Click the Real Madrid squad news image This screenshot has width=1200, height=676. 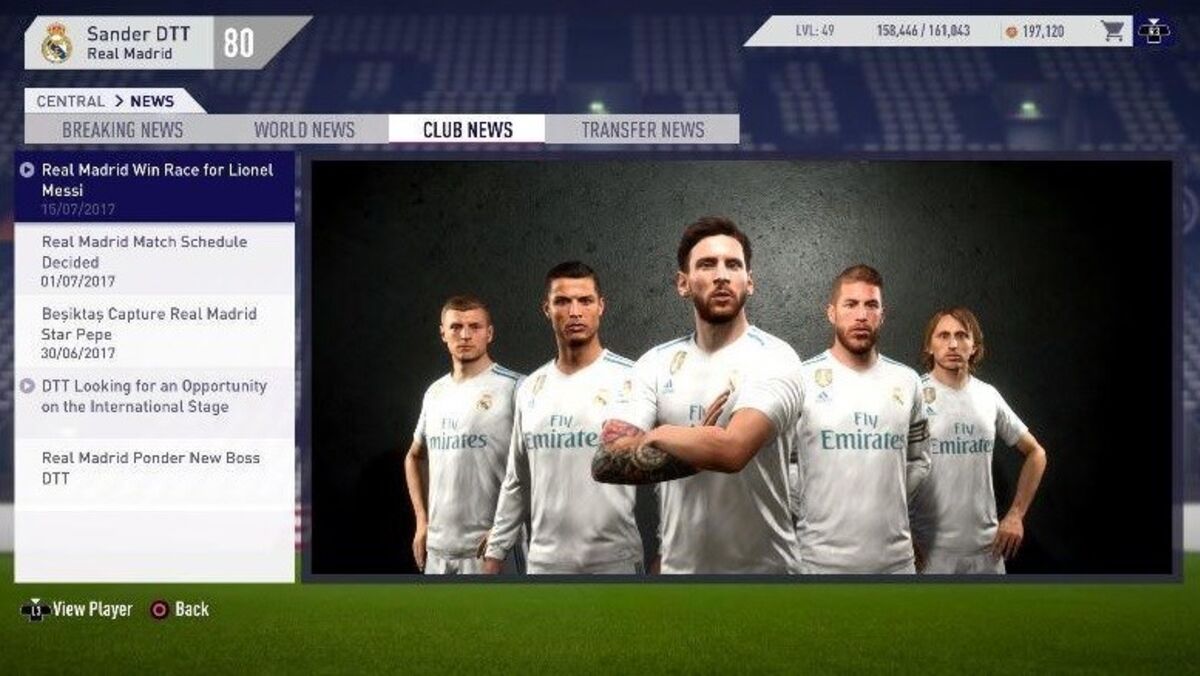click(741, 367)
